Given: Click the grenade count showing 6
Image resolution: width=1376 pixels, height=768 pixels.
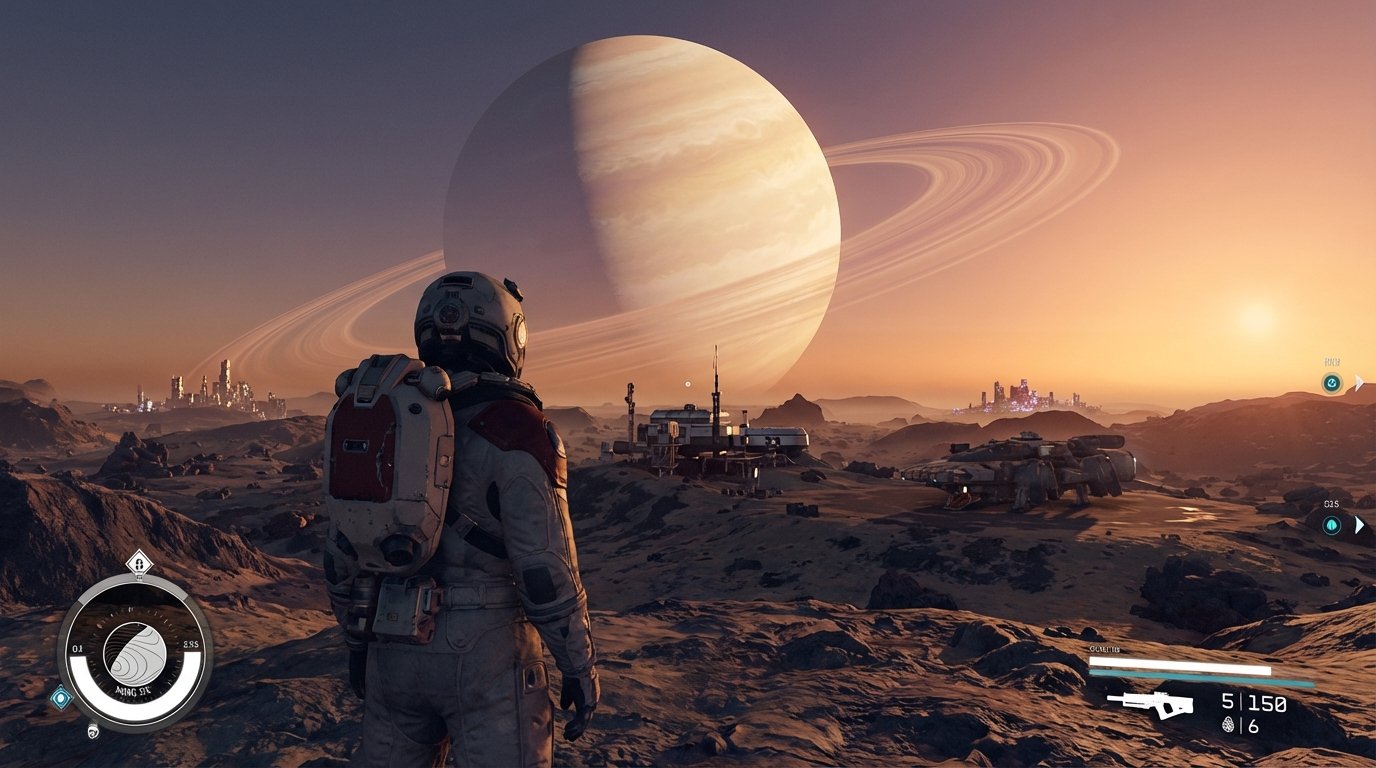Looking at the screenshot, I should pos(1253,725).
